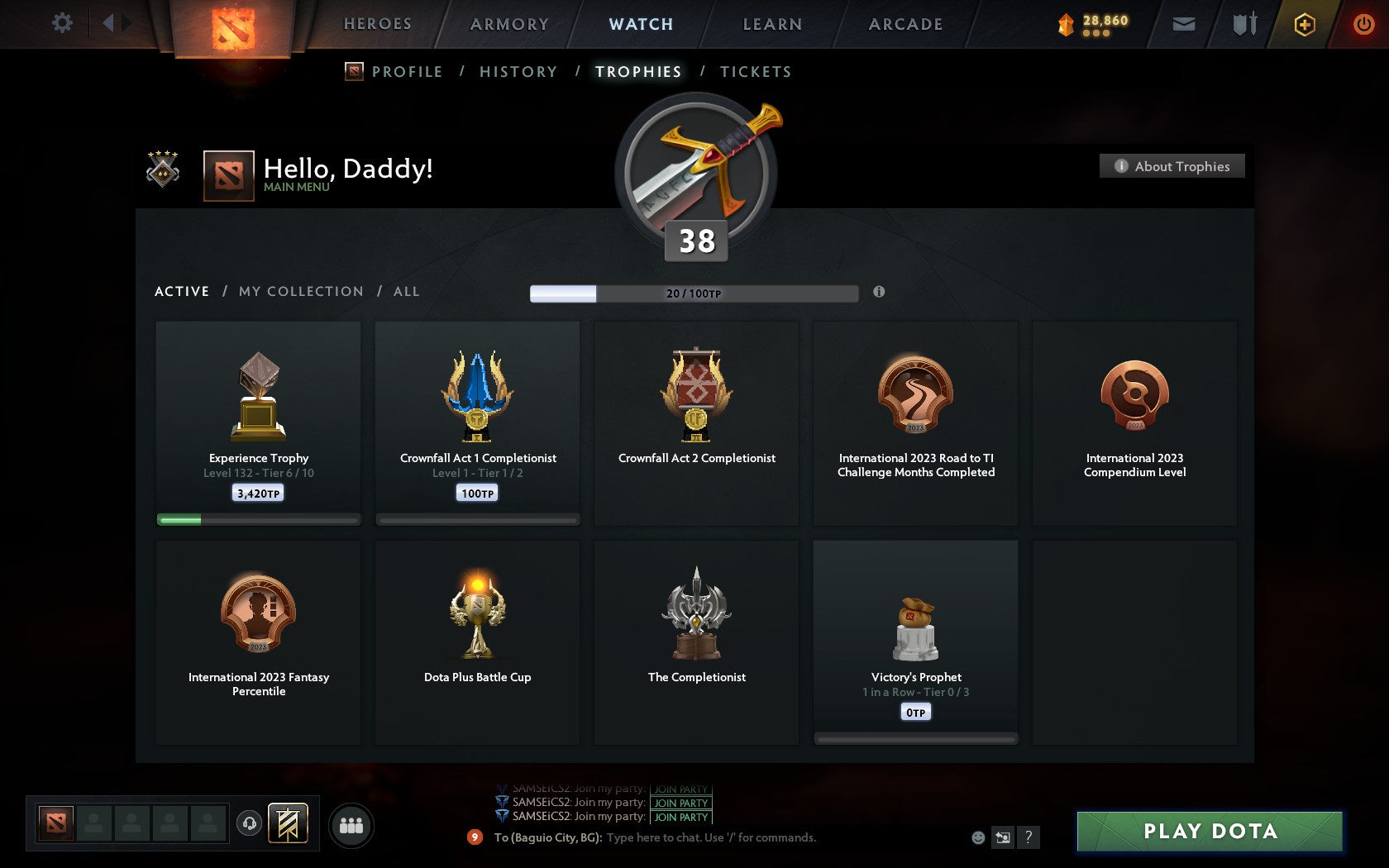Open the emoticon picker in chat

[981, 837]
